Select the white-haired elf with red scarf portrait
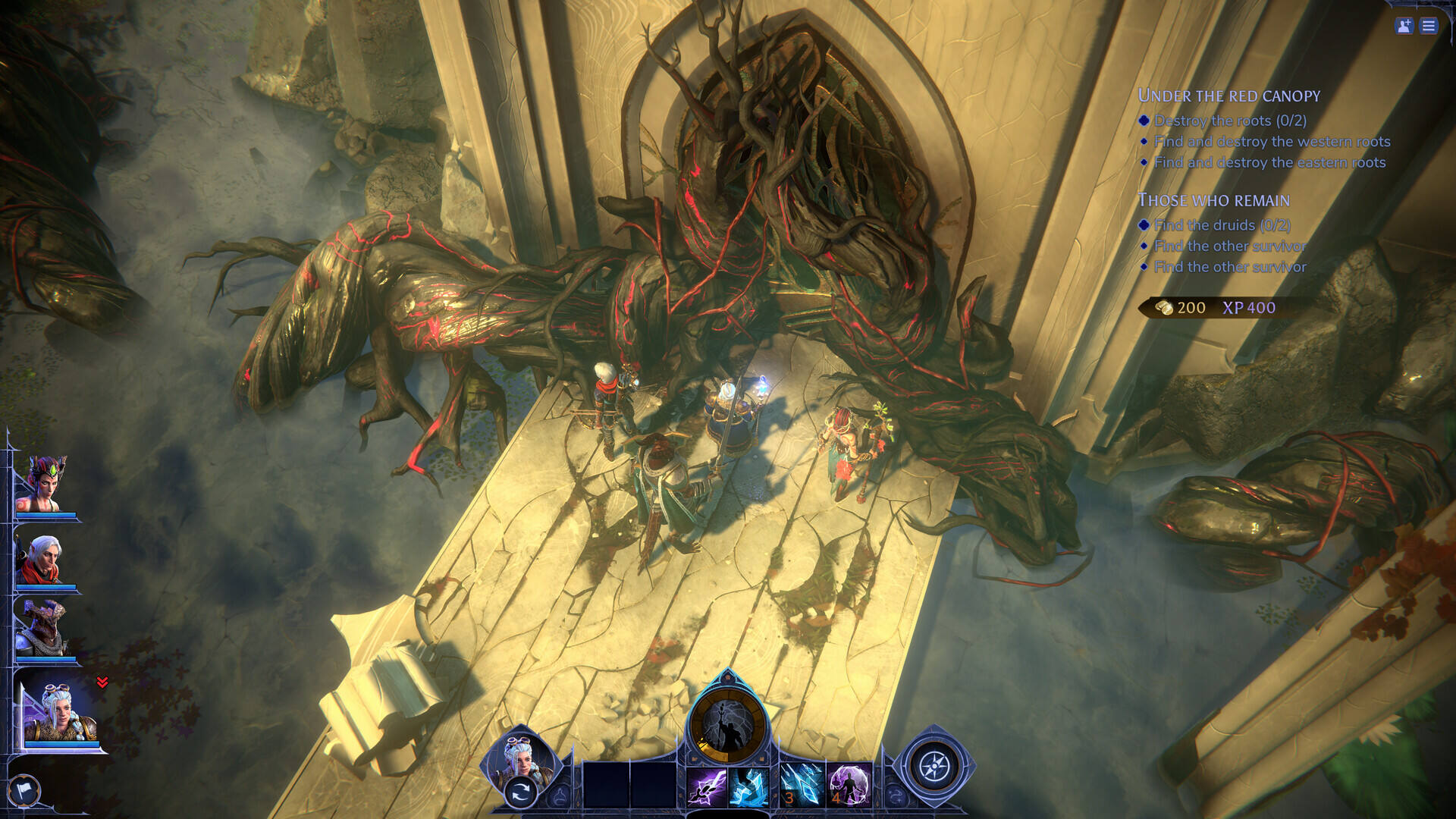1456x819 pixels. tap(45, 560)
